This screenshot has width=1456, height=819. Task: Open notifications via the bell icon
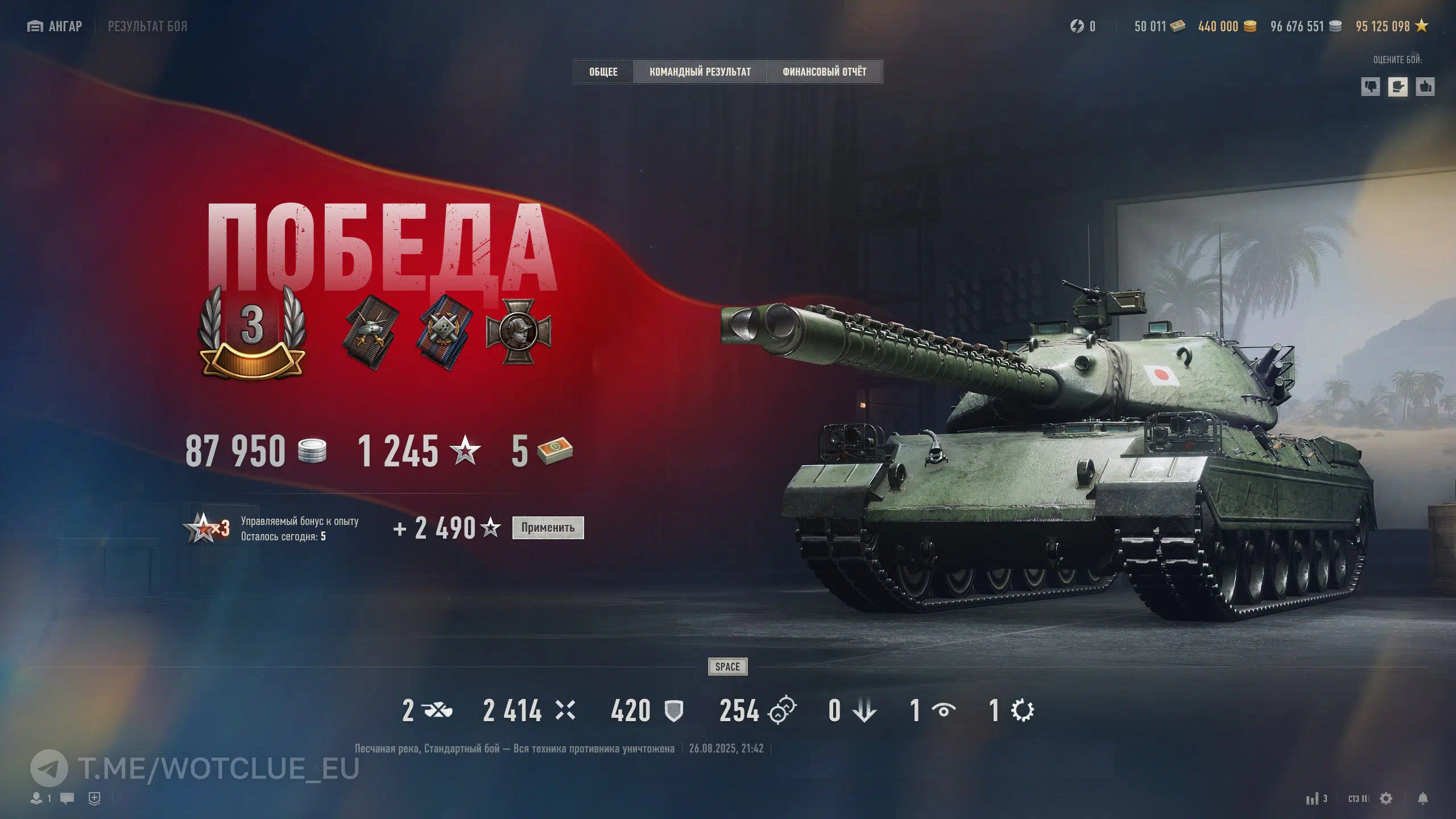(x=1422, y=799)
